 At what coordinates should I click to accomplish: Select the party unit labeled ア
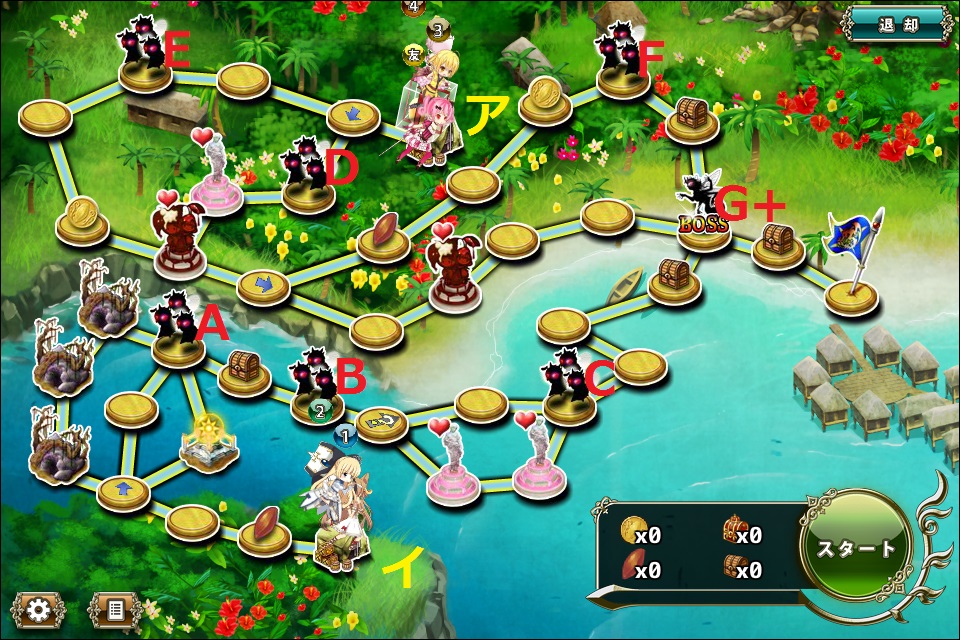[x=433, y=110]
